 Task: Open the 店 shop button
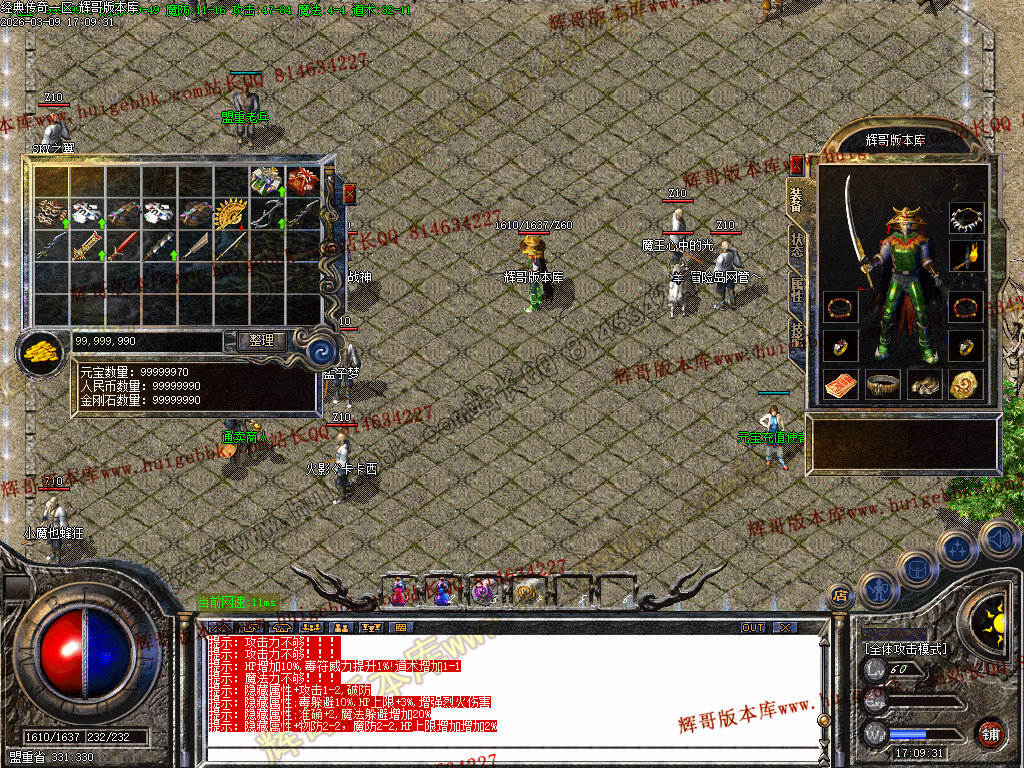(x=840, y=596)
